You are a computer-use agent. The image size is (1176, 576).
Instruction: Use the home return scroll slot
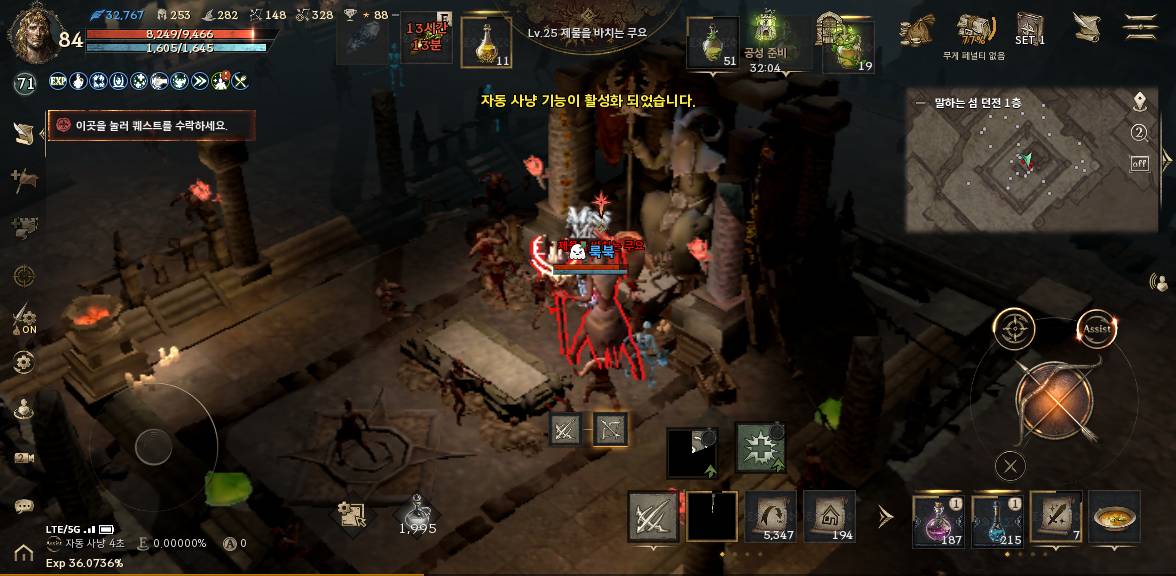[829, 516]
